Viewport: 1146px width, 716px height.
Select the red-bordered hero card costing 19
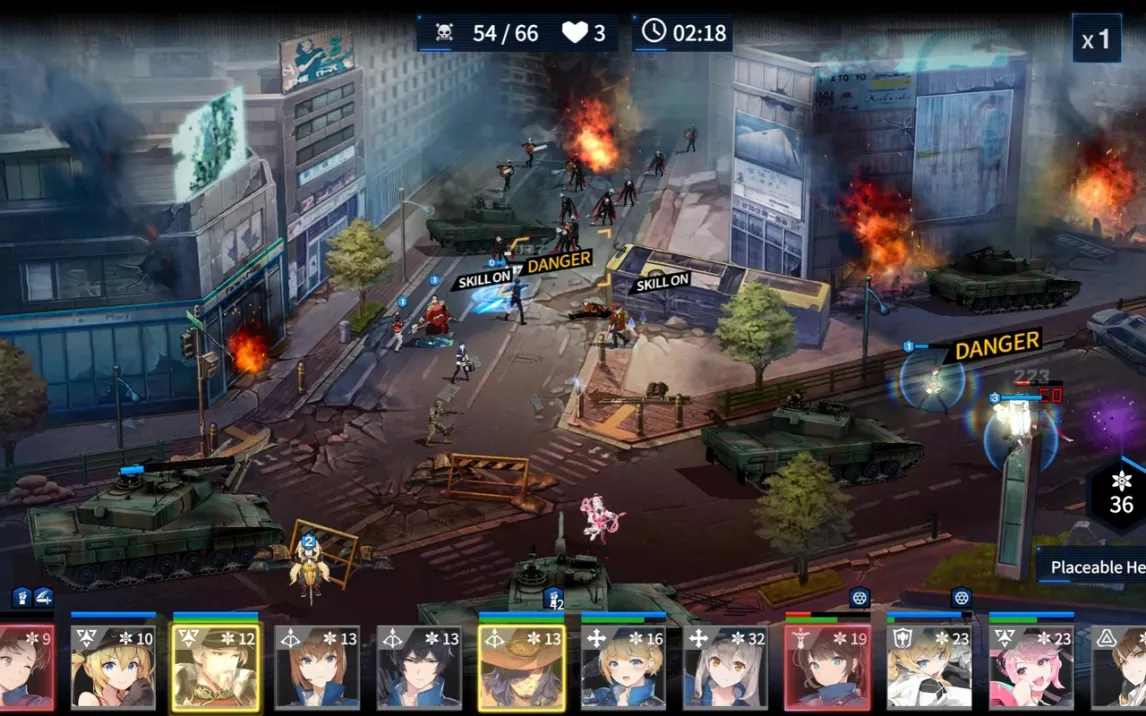[827, 667]
